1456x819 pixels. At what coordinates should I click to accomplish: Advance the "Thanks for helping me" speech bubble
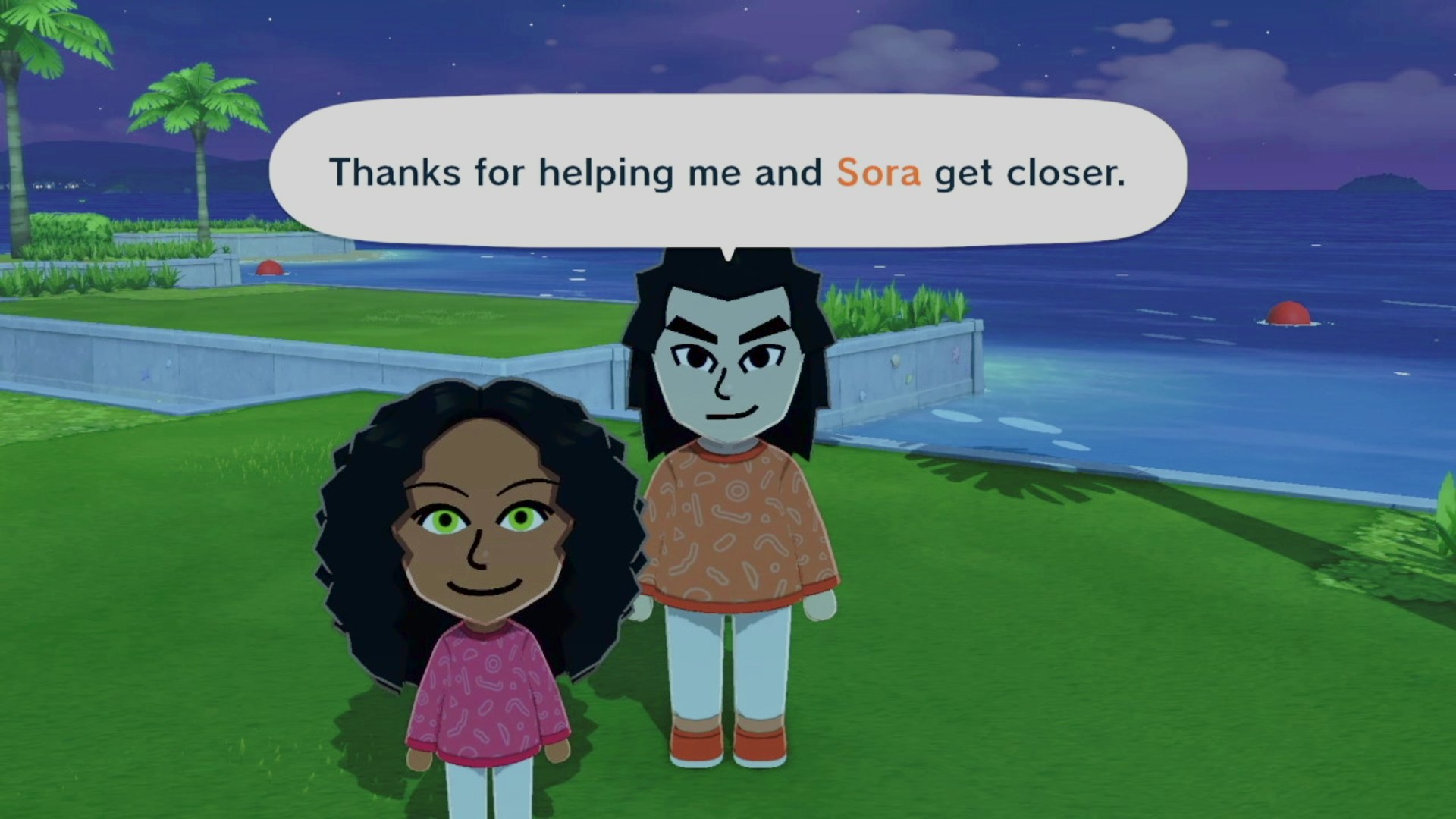(726, 172)
